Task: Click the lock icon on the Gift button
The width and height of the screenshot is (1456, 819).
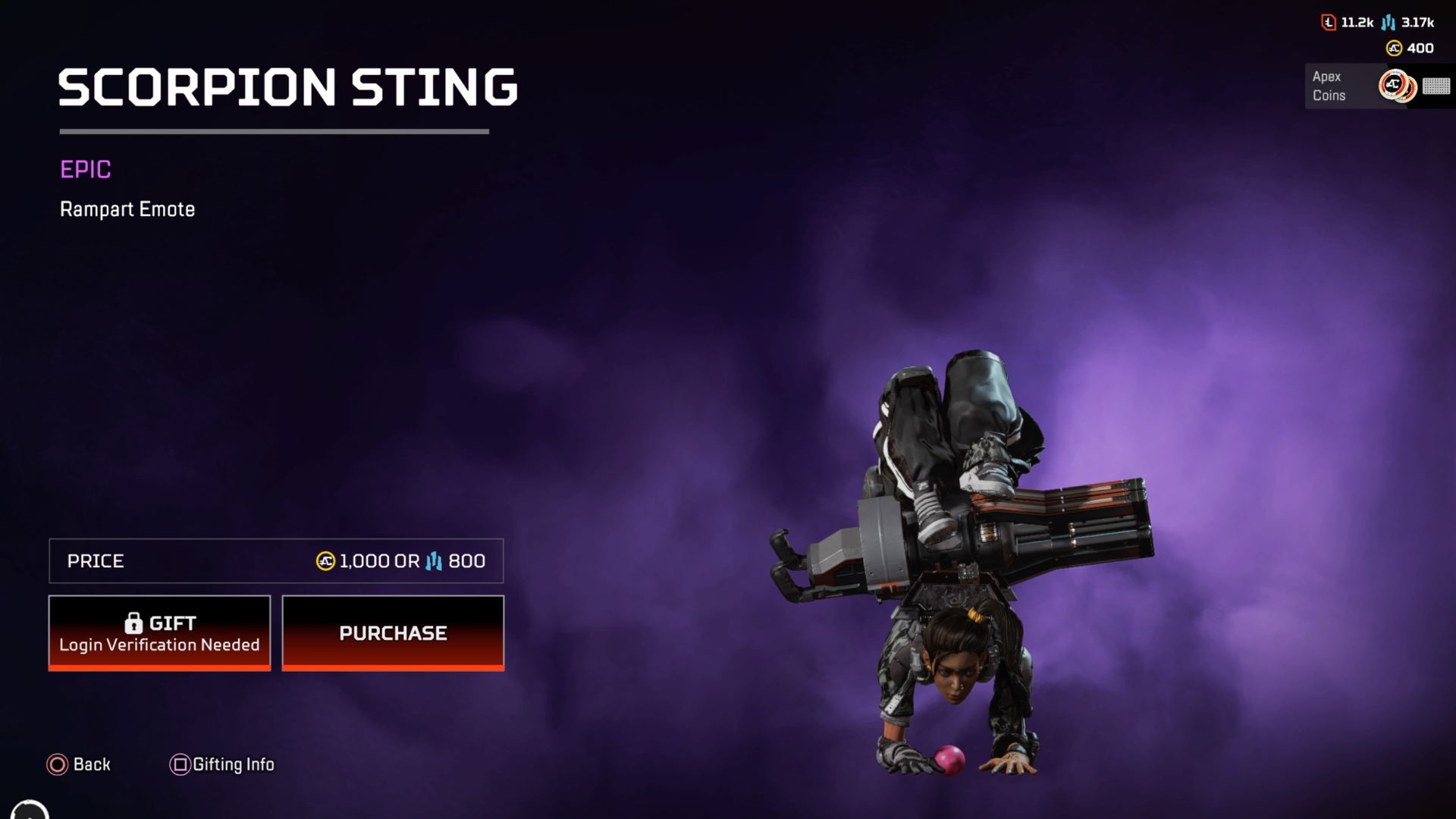Action: tap(135, 622)
